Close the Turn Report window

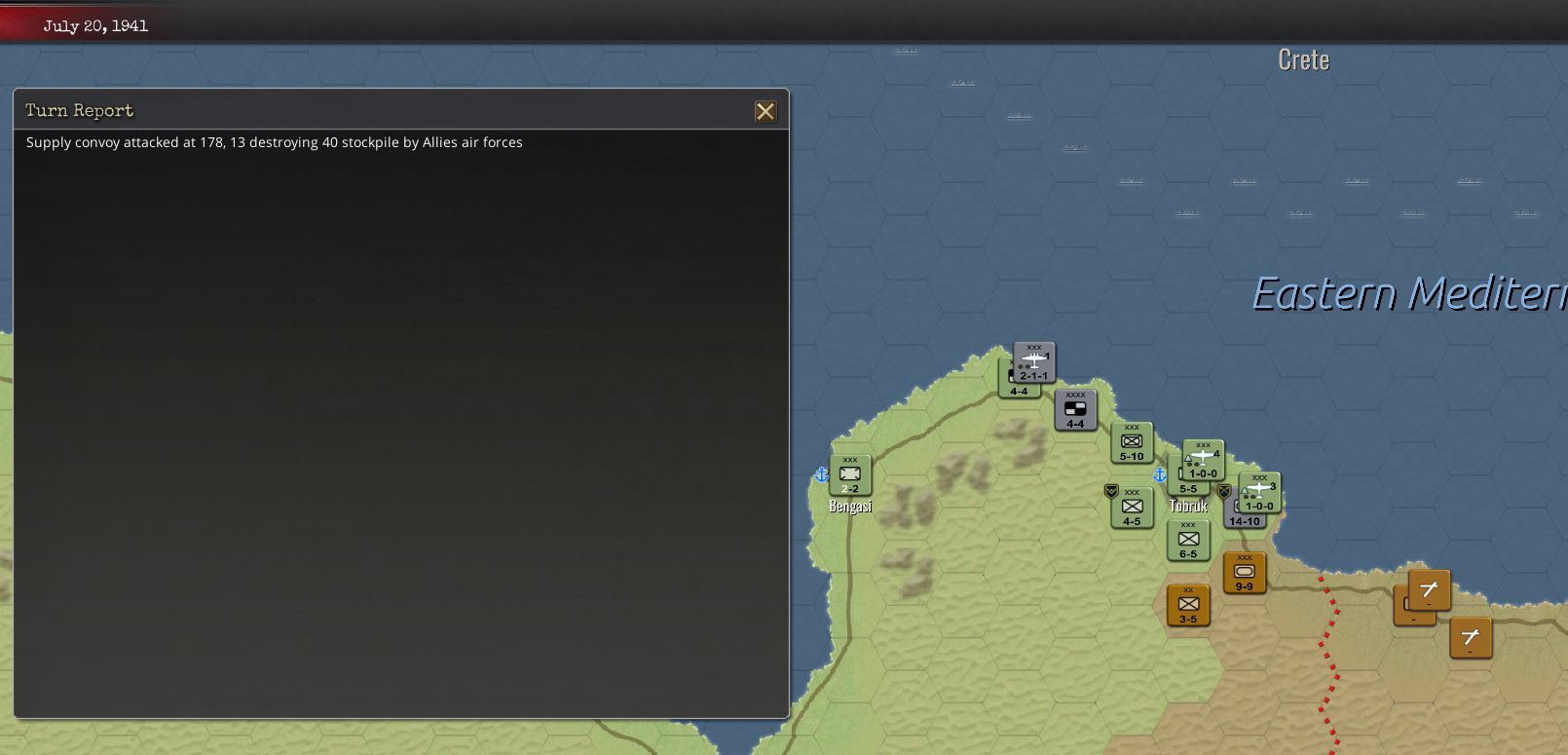coord(766,111)
